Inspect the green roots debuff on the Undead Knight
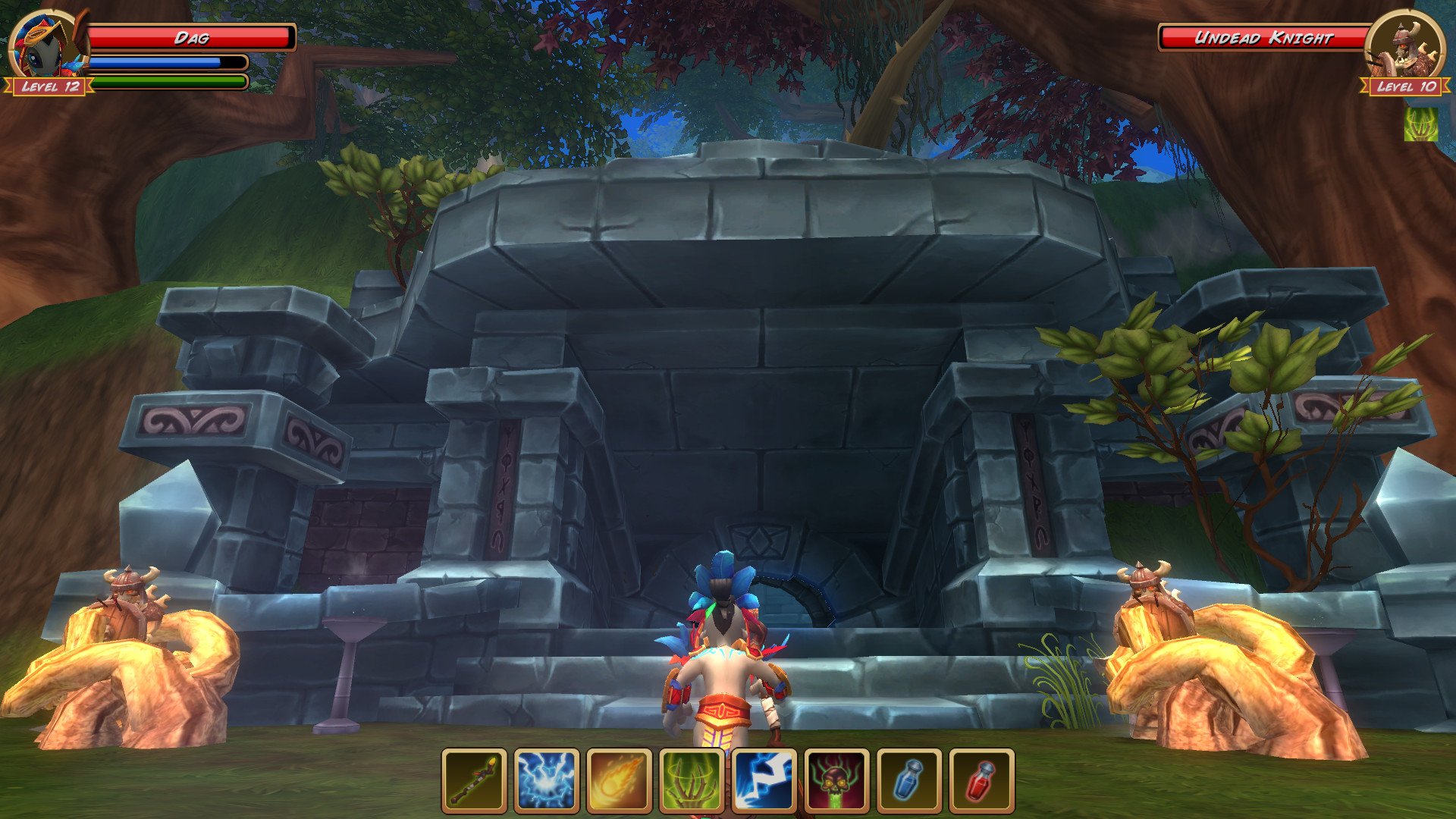The image size is (1456, 819). 1421,124
